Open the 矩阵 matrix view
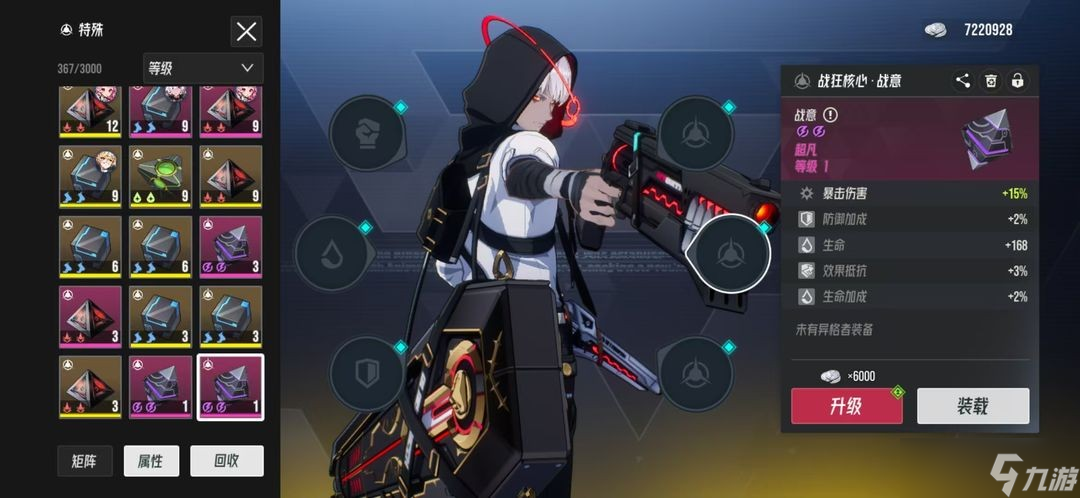 84,460
